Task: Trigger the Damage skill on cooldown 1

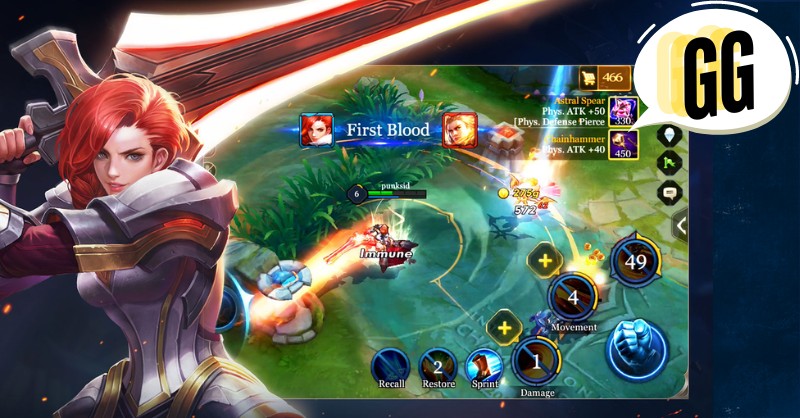Action: click(536, 360)
